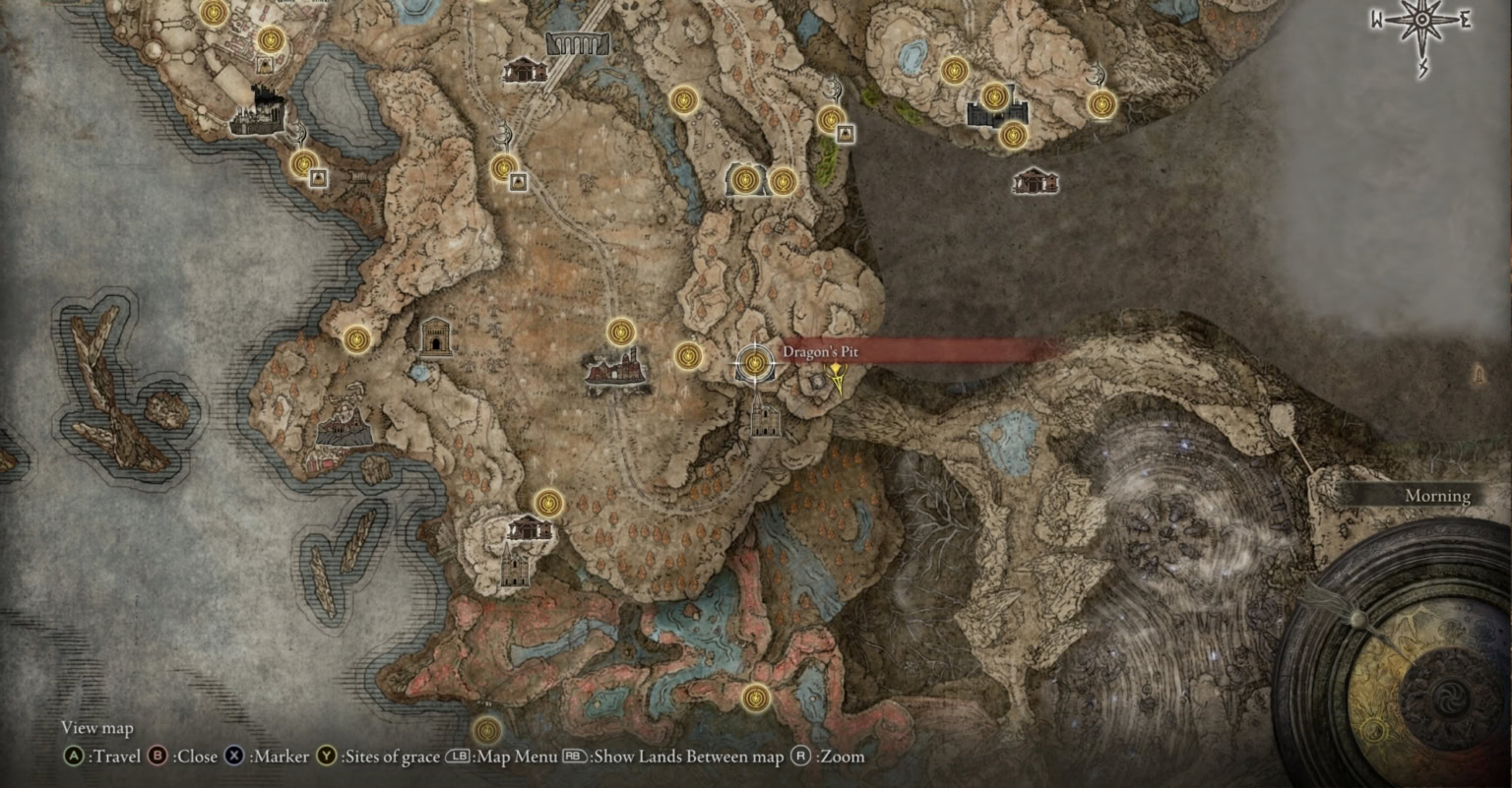The height and width of the screenshot is (788, 1512).
Task: Select the Dragon's Pit site of grace
Action: point(754,364)
